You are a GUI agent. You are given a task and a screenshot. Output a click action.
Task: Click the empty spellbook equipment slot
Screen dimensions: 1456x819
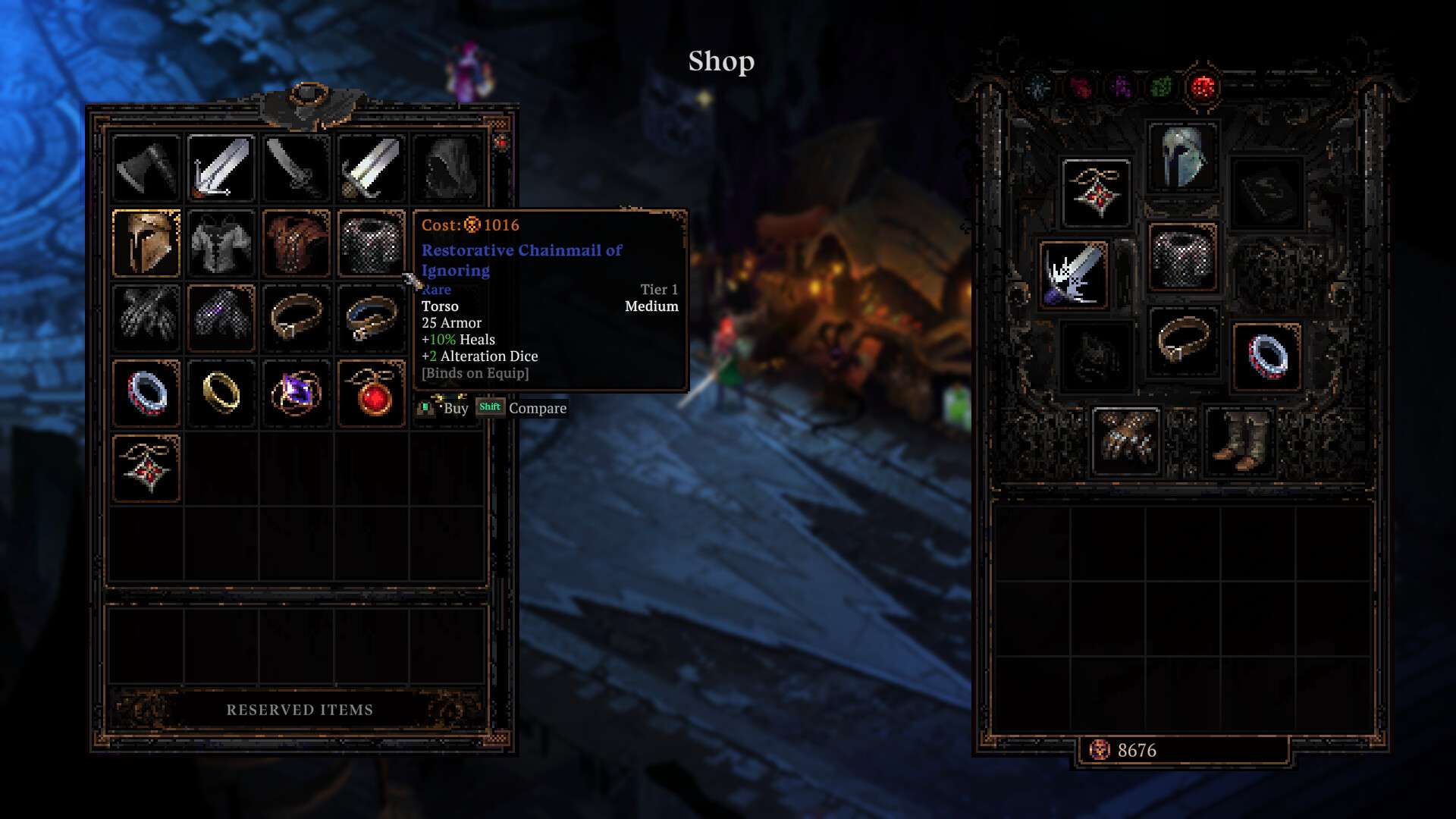tap(1267, 193)
